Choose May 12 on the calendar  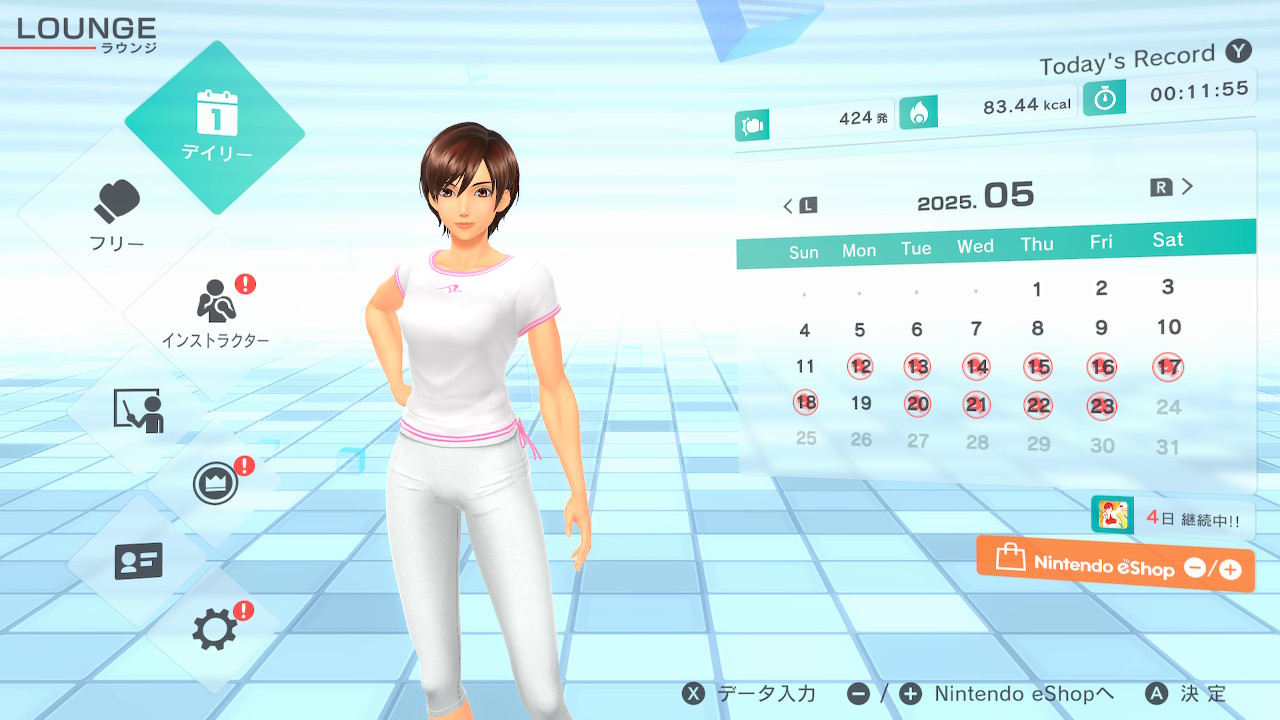coord(860,367)
